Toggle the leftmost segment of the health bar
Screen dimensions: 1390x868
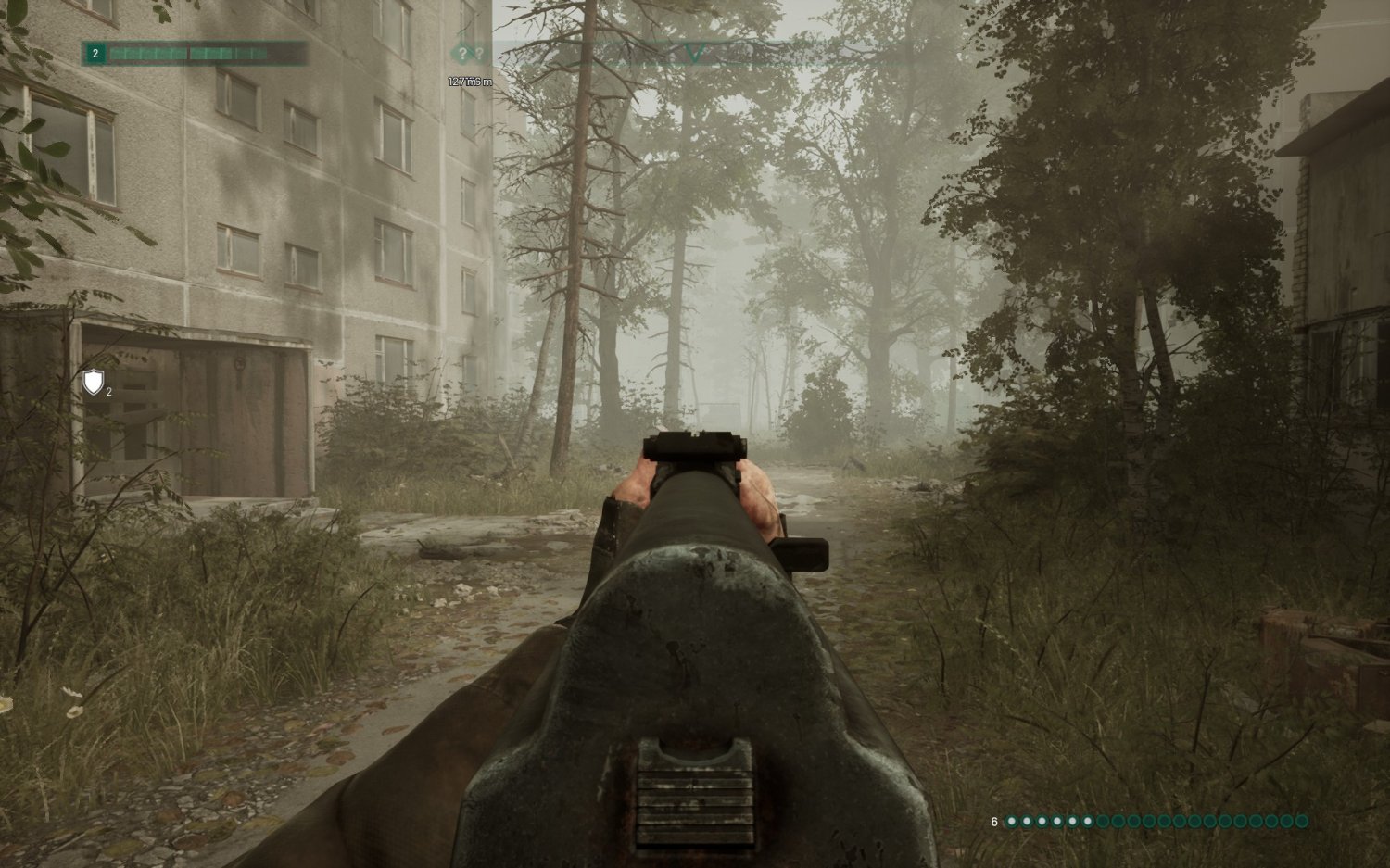pyautogui.click(x=116, y=53)
